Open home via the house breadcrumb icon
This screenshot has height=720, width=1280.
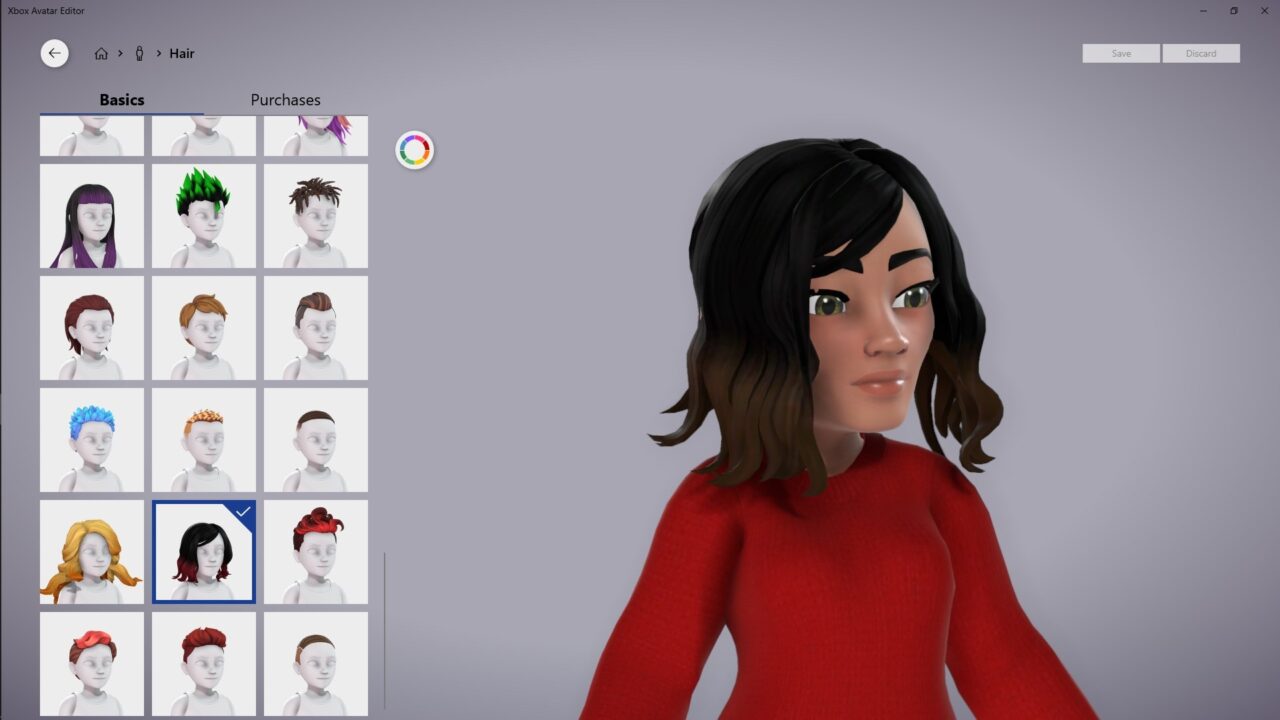(100, 53)
